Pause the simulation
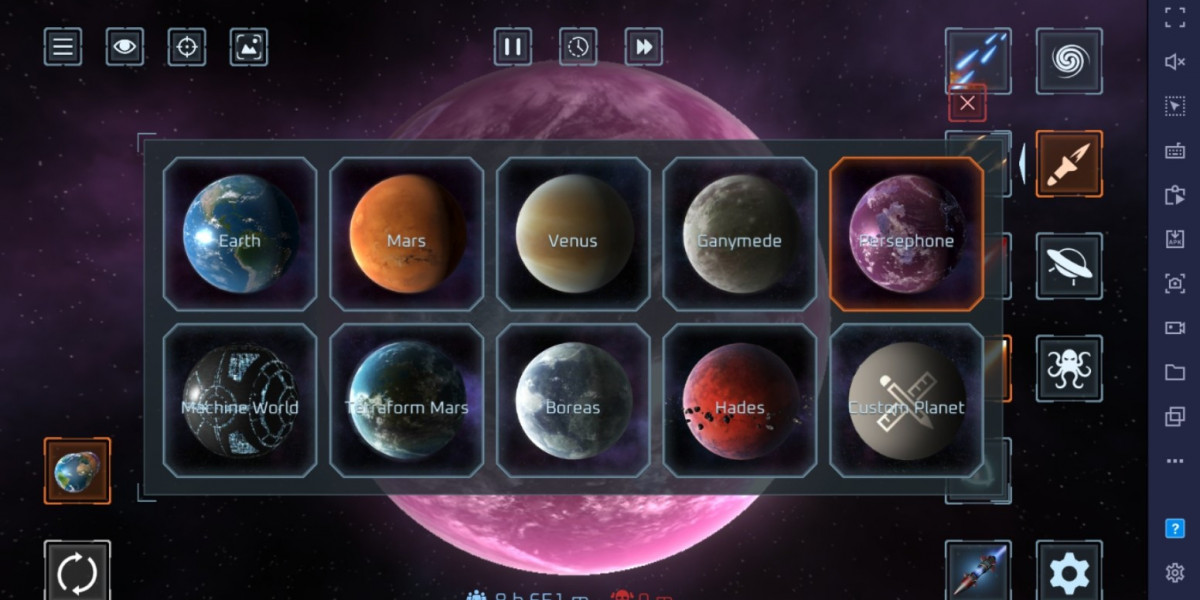 pos(513,47)
